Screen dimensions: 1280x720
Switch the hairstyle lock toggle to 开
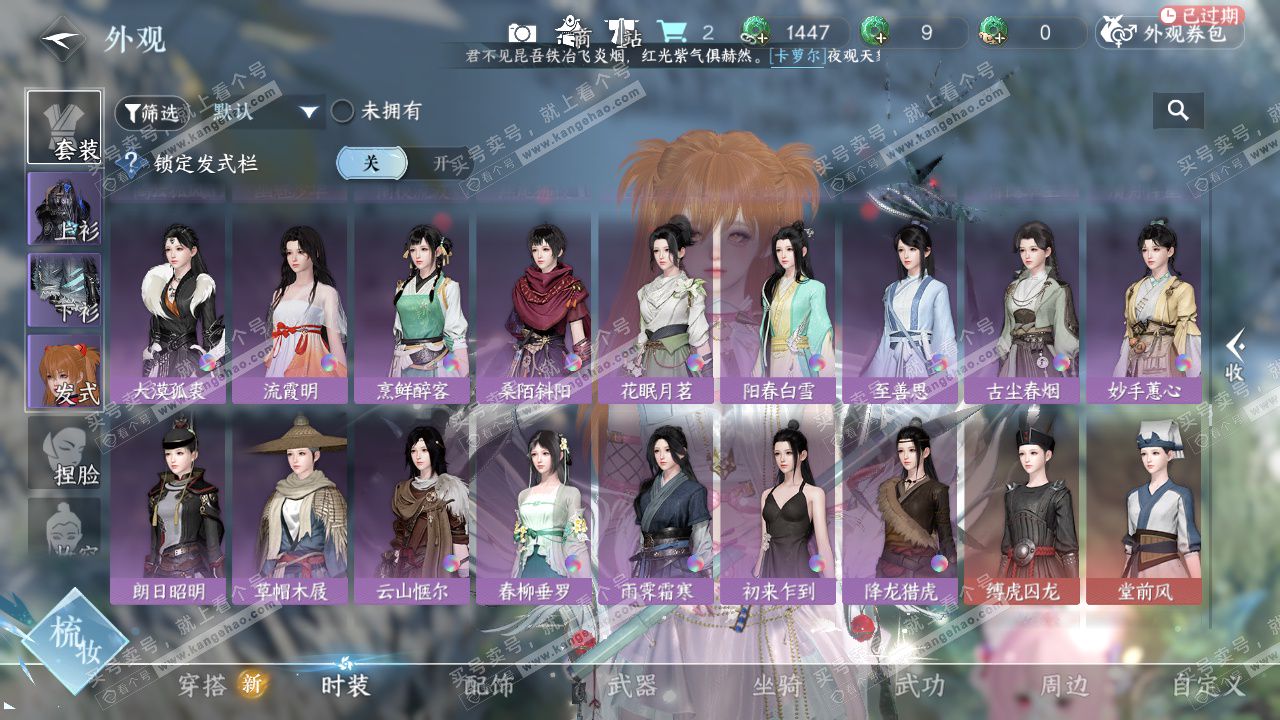tap(439, 163)
